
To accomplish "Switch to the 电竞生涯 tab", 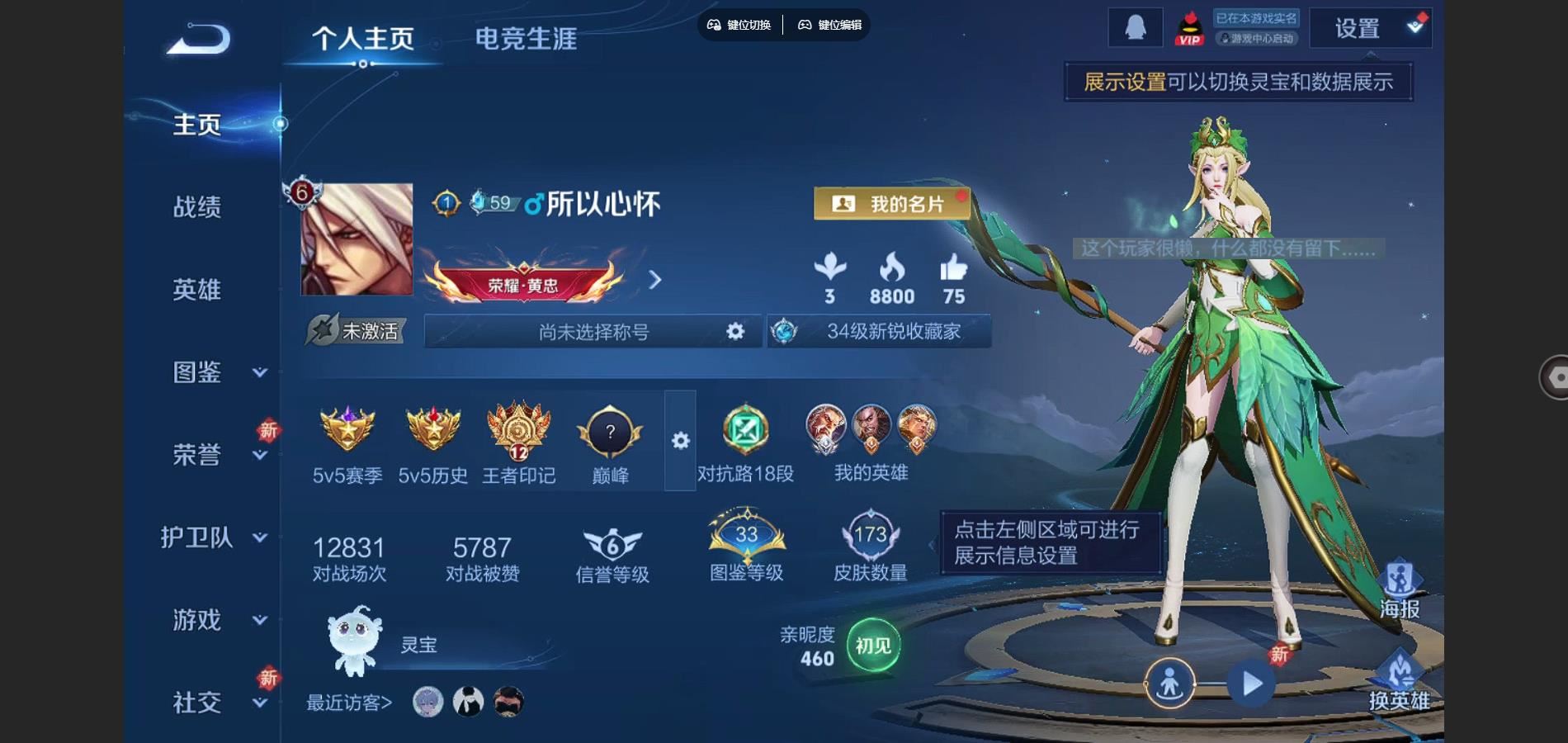I will pos(526,39).
